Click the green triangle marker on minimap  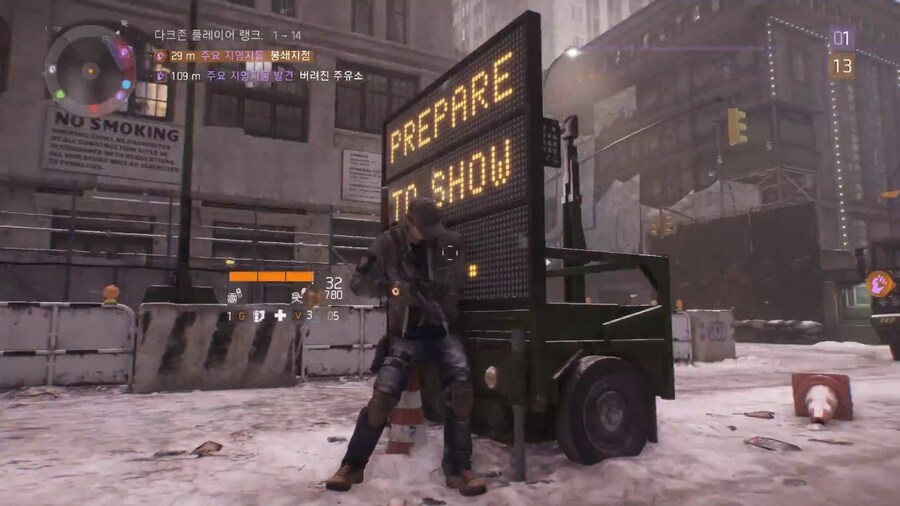(x=60, y=95)
